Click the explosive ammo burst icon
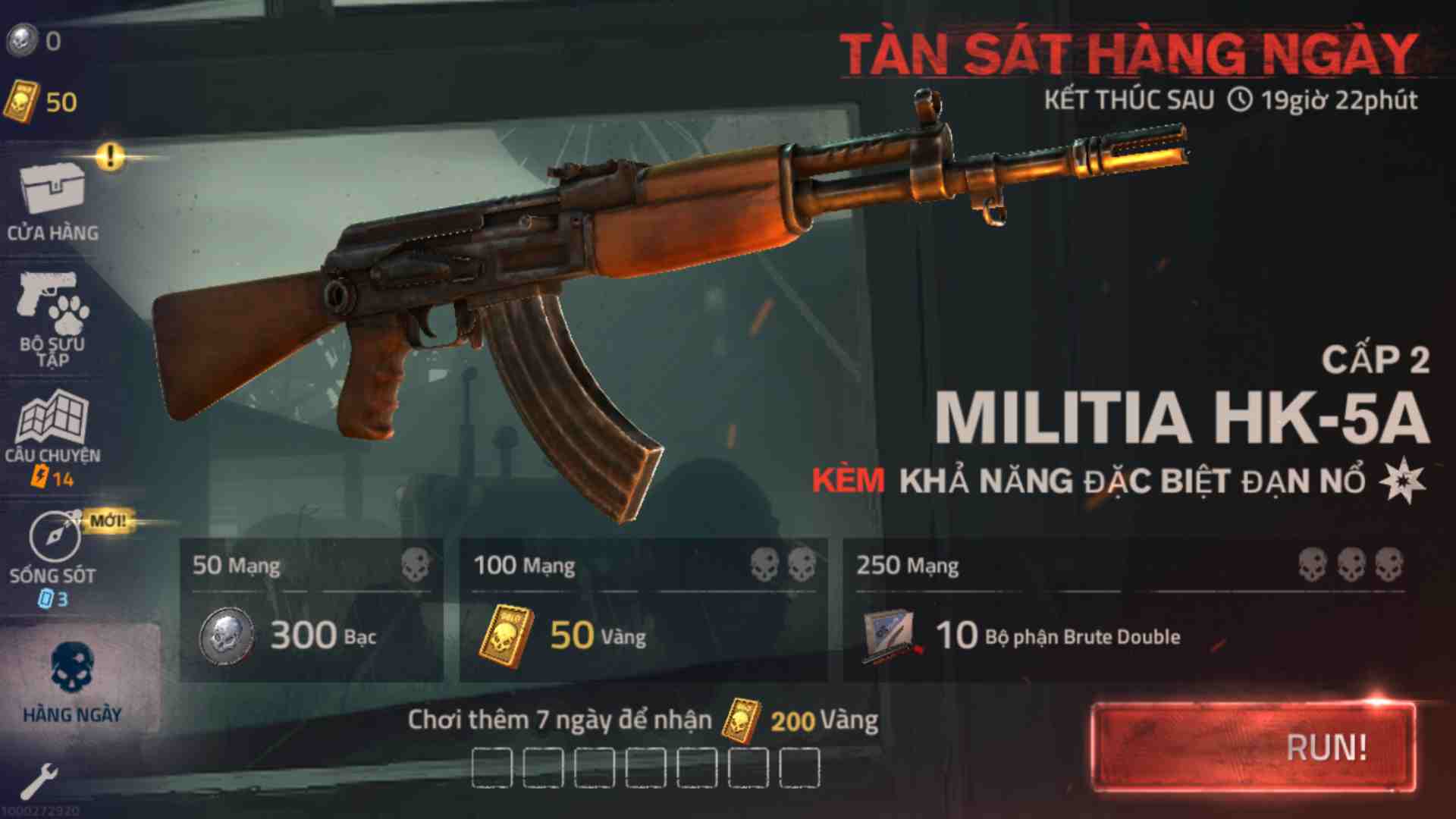 [x=1403, y=479]
